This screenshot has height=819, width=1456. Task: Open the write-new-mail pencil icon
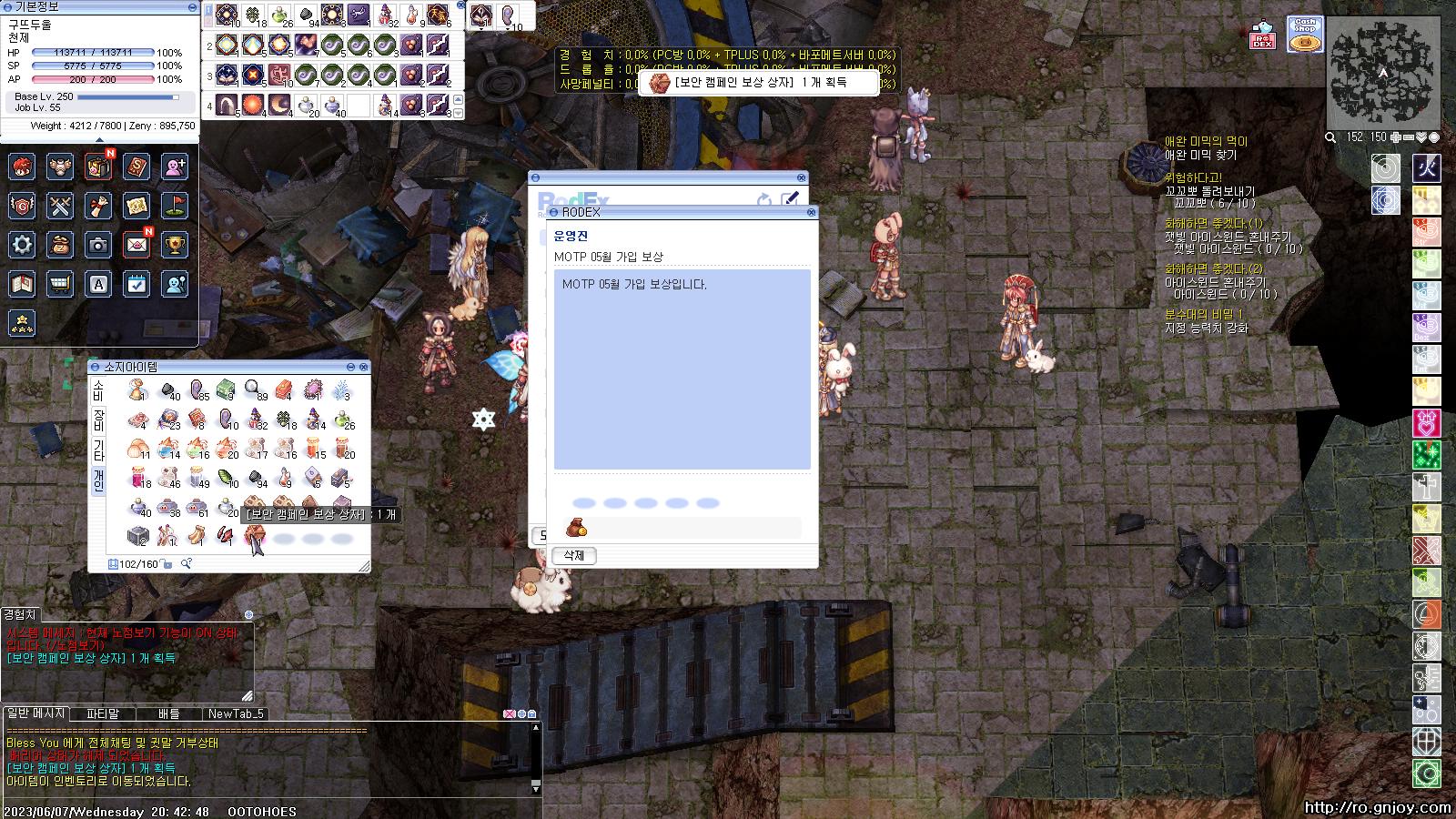pos(789,198)
